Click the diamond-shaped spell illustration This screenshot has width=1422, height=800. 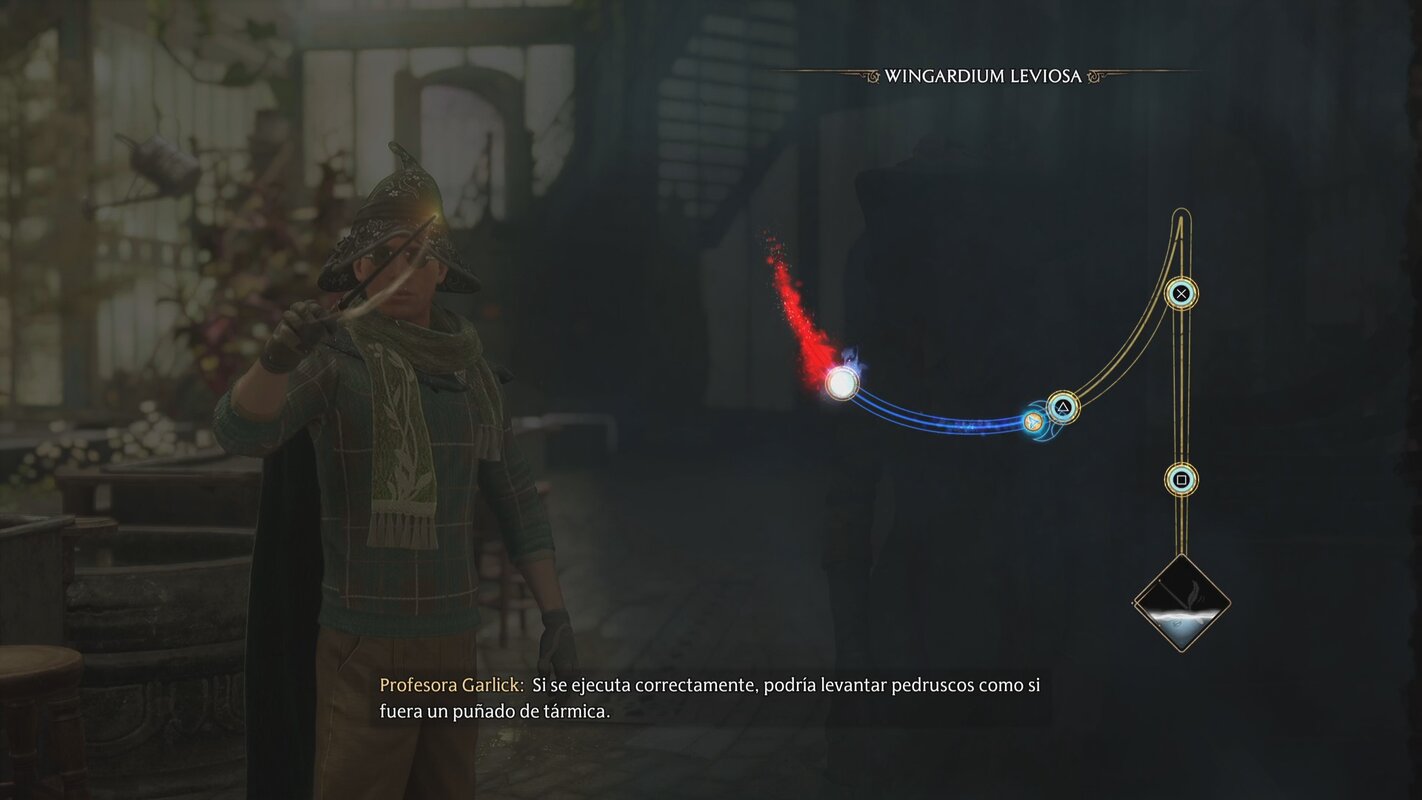[x=1182, y=604]
